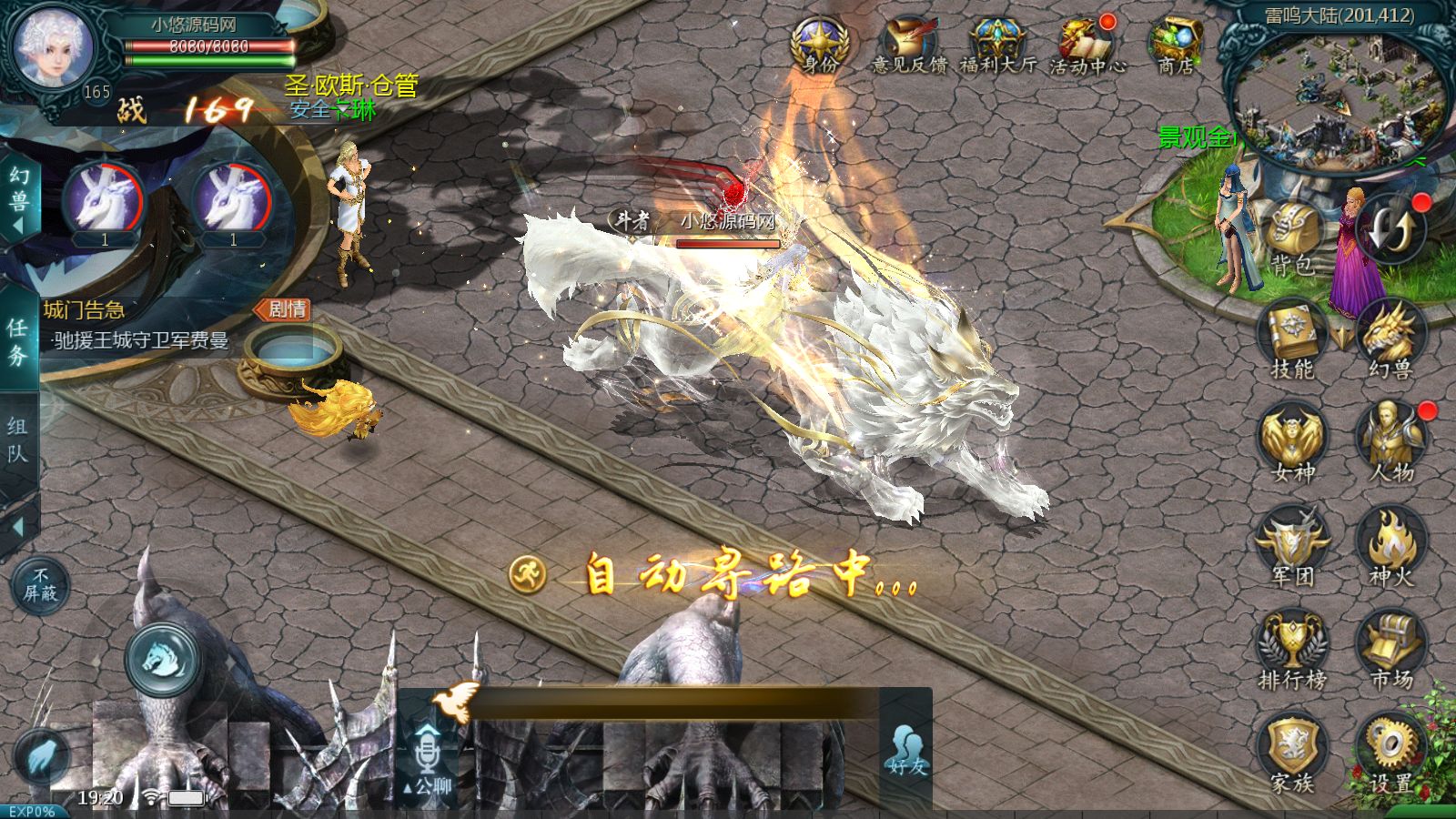Open the 身份 identity menu

(x=819, y=45)
